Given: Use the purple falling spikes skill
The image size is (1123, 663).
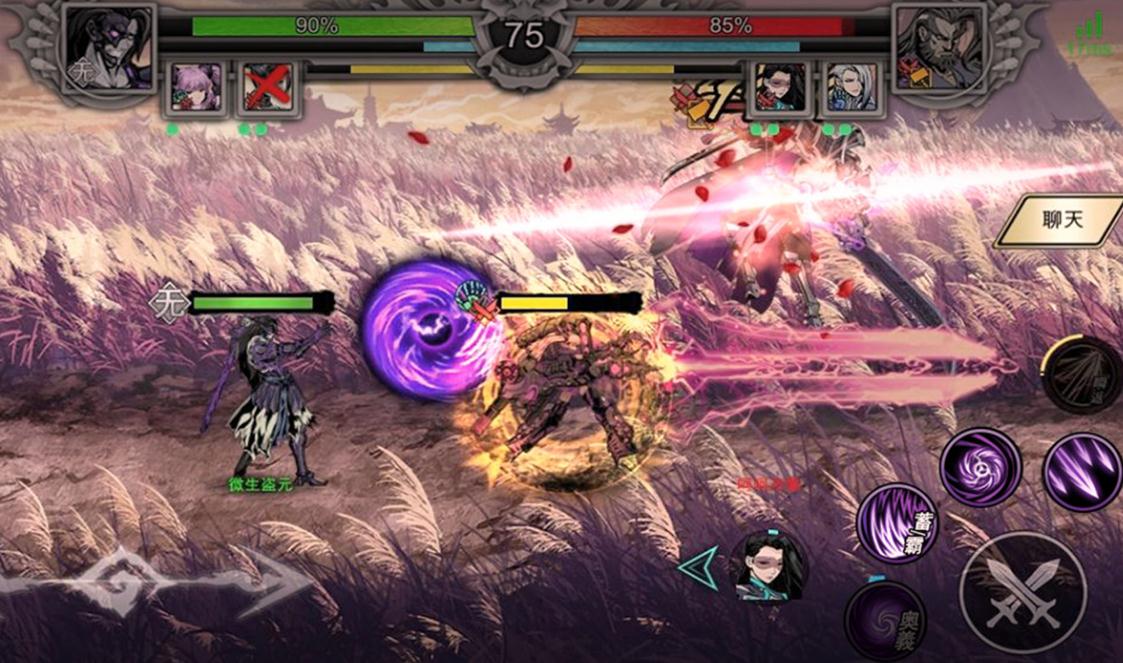Looking at the screenshot, I should 1082,472.
